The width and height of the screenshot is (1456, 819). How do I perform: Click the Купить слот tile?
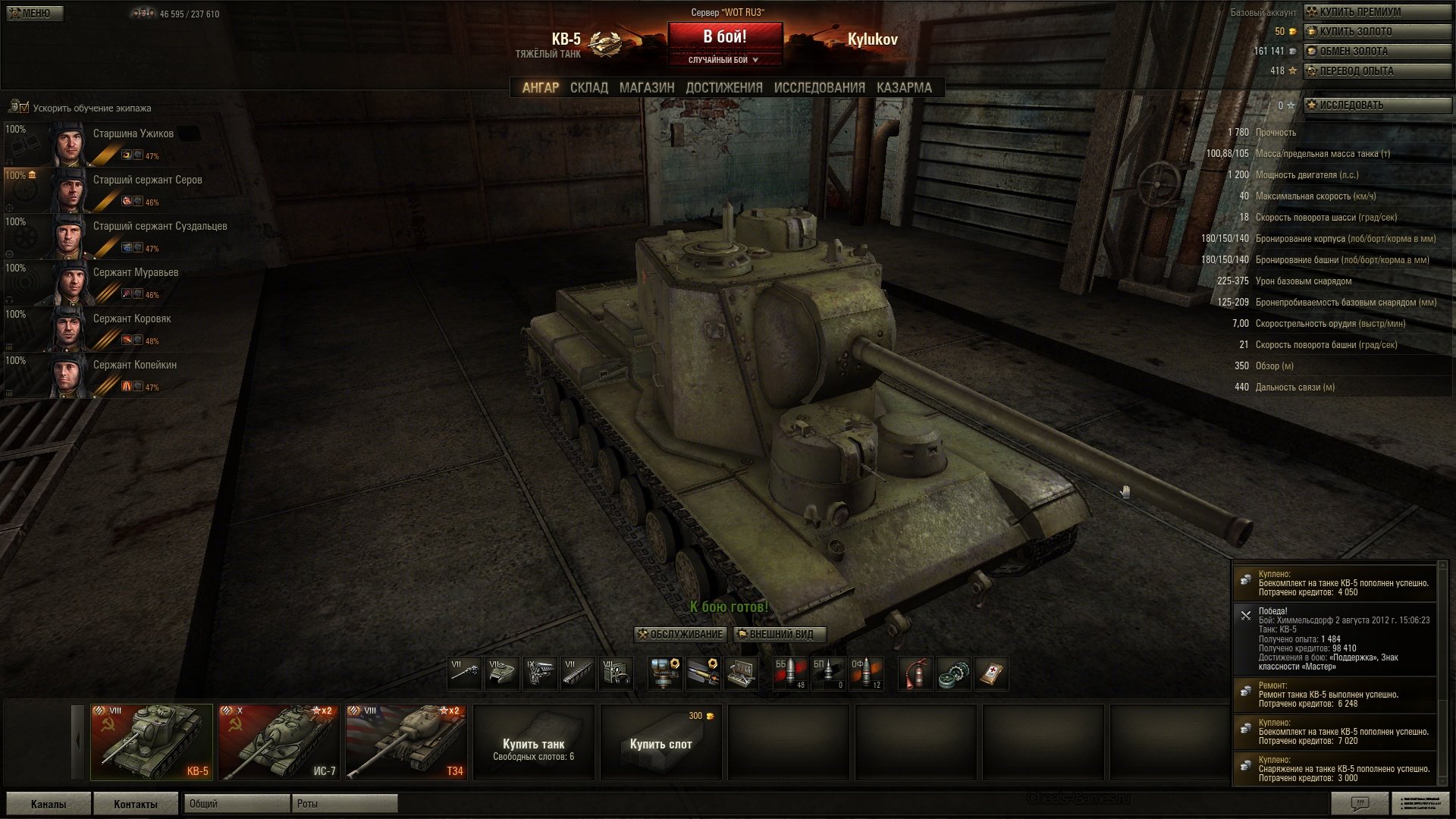point(661,743)
